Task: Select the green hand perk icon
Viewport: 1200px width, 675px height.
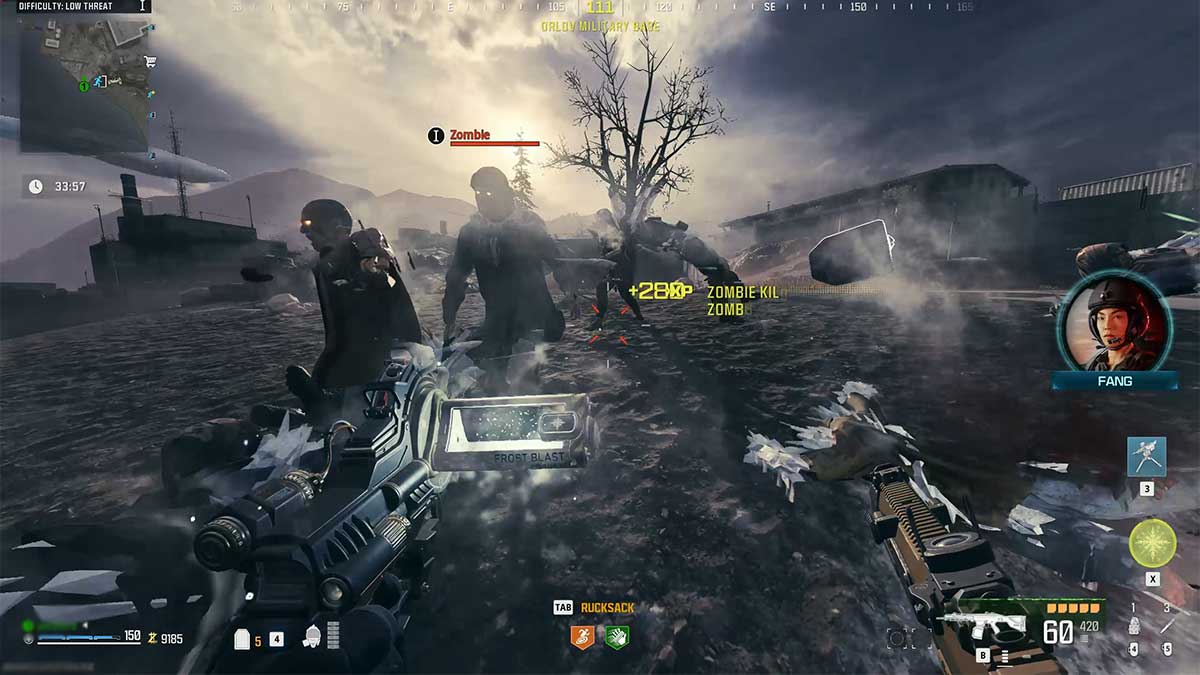Action: pos(616,635)
